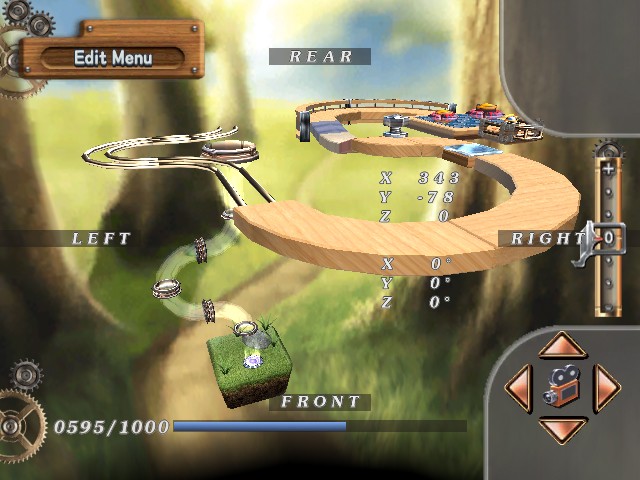This screenshot has height=480, width=640.
Task: Click the plus at the zoom slider top
Action: point(607,168)
